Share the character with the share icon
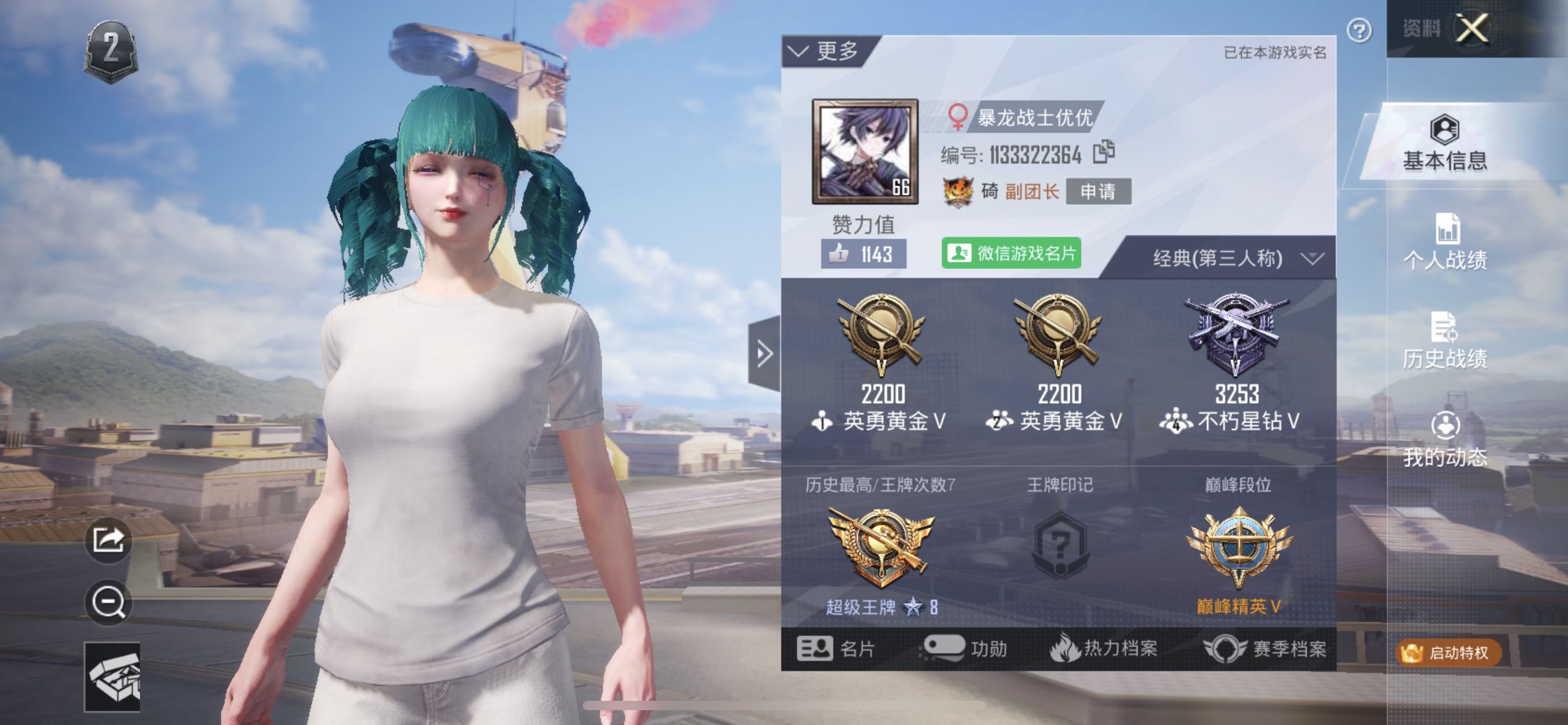The height and width of the screenshot is (725, 1568). (108, 540)
